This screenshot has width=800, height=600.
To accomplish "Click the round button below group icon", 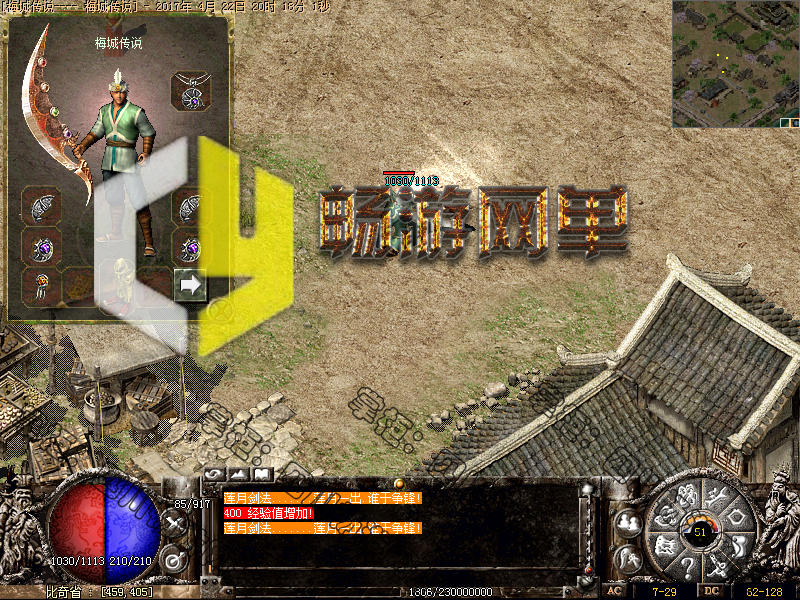I will 628,558.
